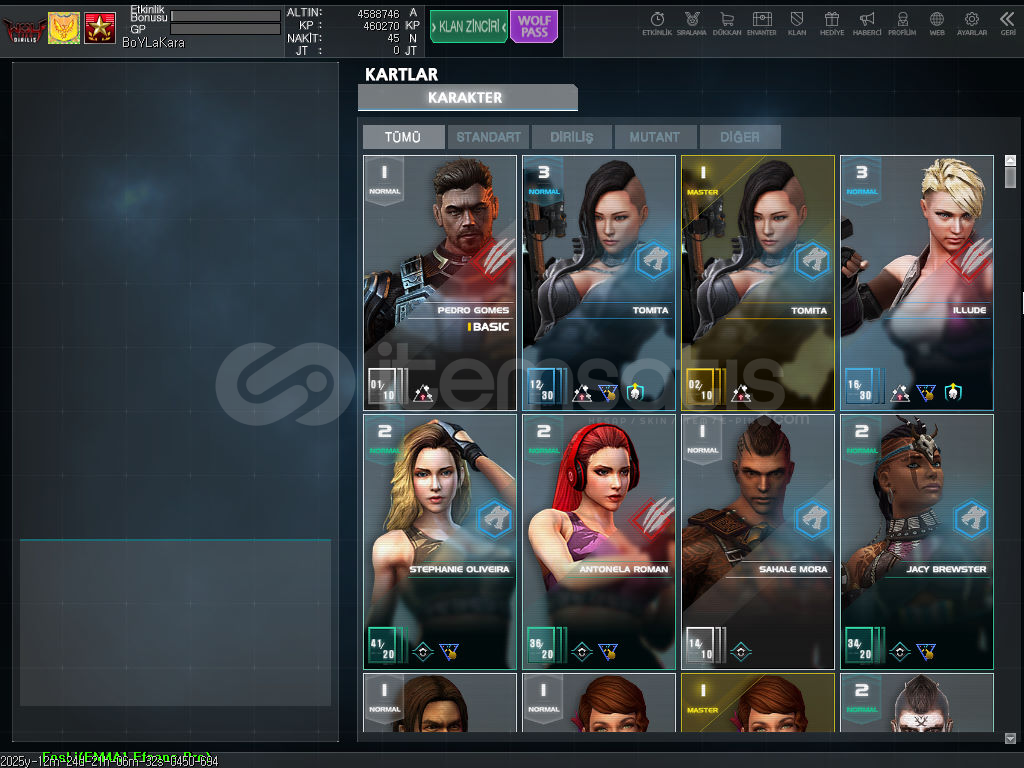Open the Klan shield icon
The width and height of the screenshot is (1024, 768).
click(797, 23)
